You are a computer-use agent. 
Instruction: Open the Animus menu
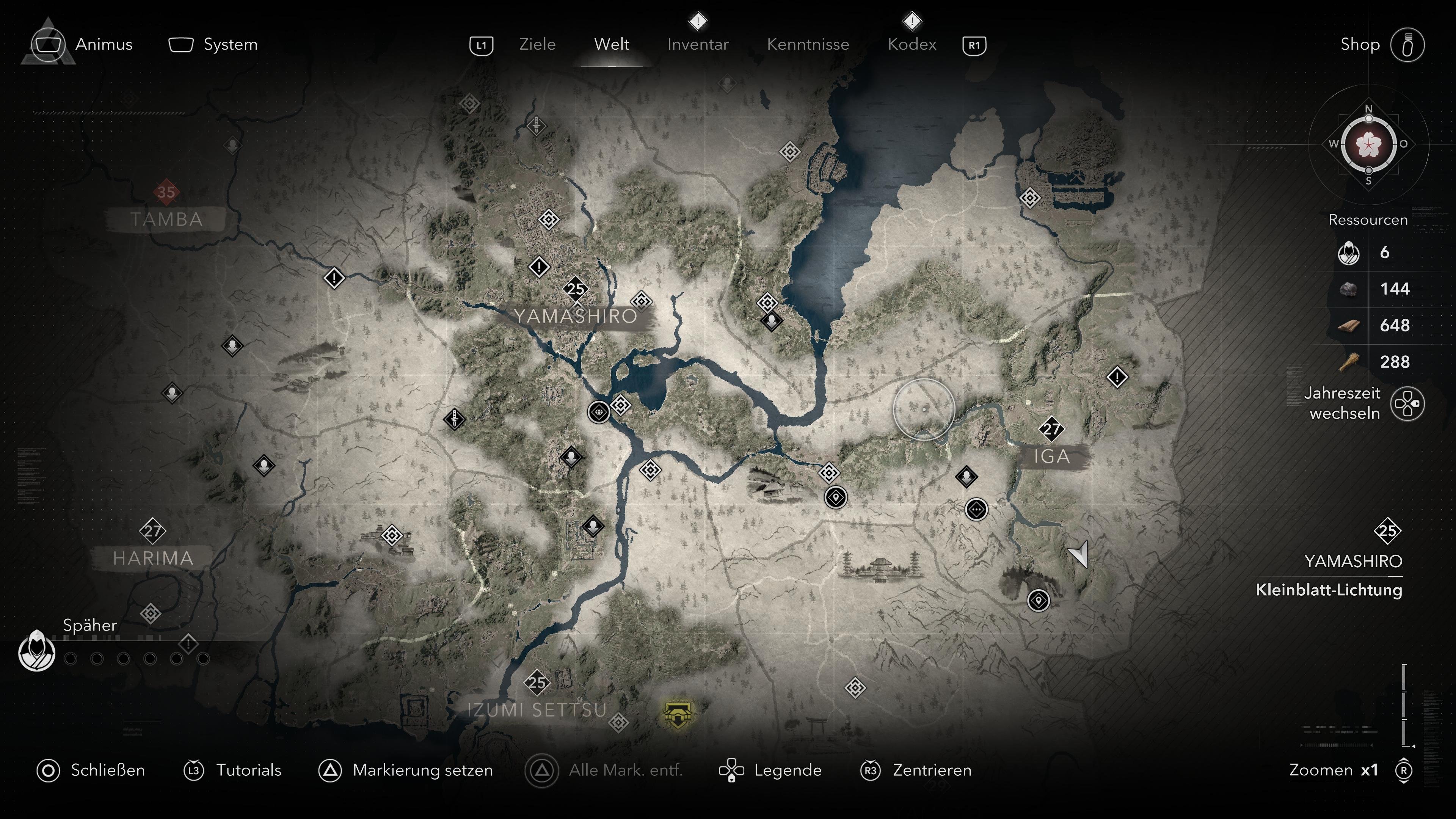[104, 45]
